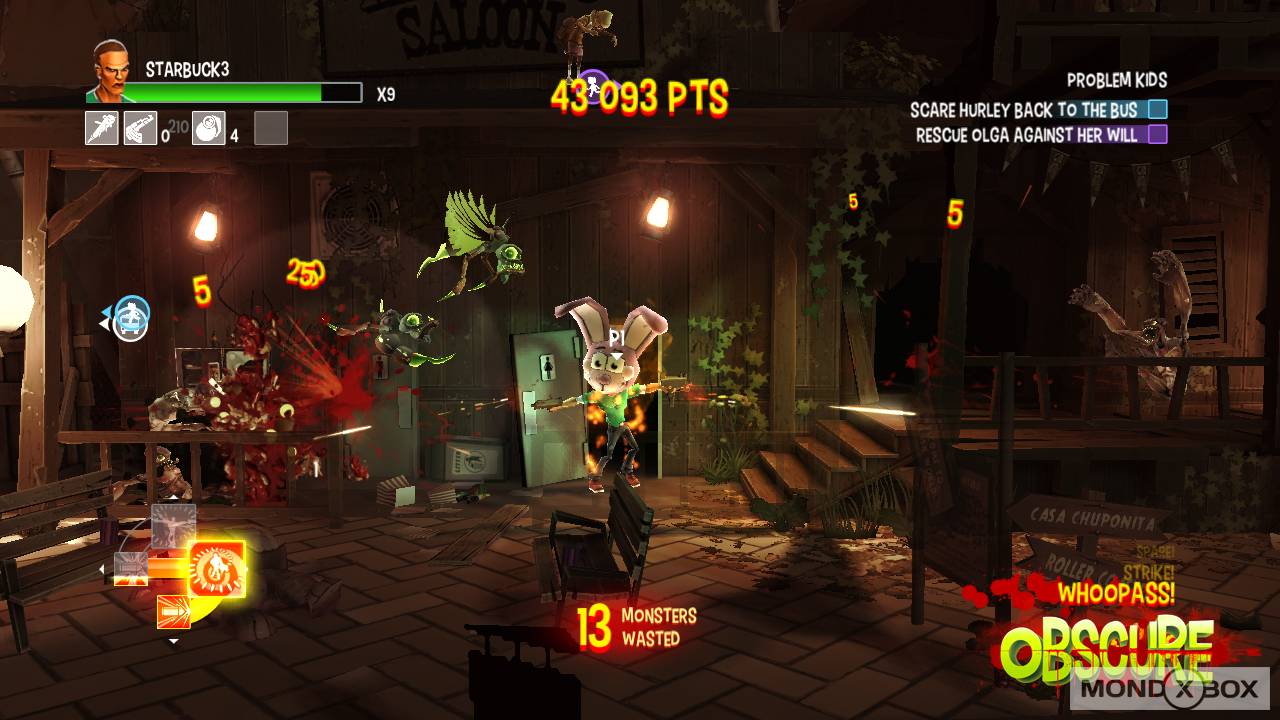
Task: Select the grenade slot showing 4 remaining
Action: click(208, 129)
